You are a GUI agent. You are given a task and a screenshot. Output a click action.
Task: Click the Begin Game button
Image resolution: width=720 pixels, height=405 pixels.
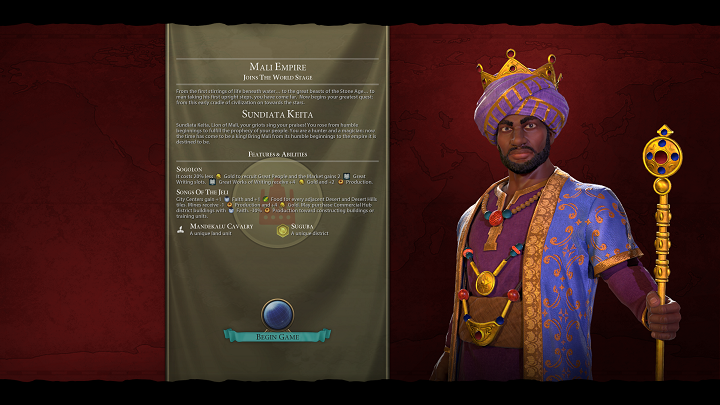[276, 336]
